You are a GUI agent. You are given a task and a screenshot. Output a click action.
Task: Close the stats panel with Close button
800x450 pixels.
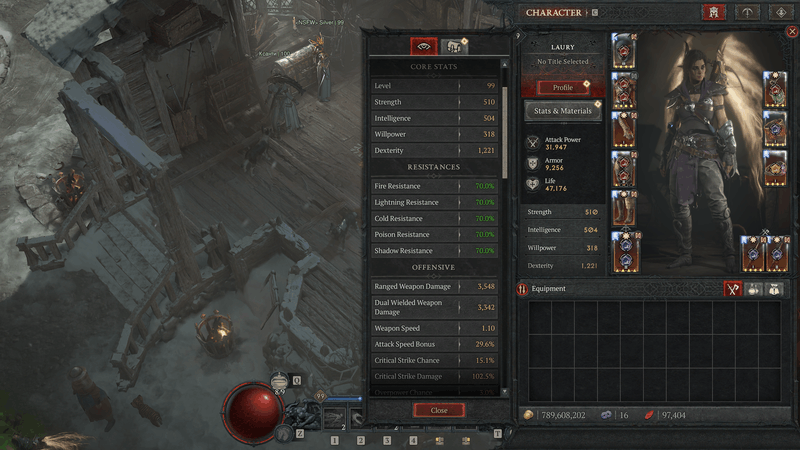coord(439,410)
